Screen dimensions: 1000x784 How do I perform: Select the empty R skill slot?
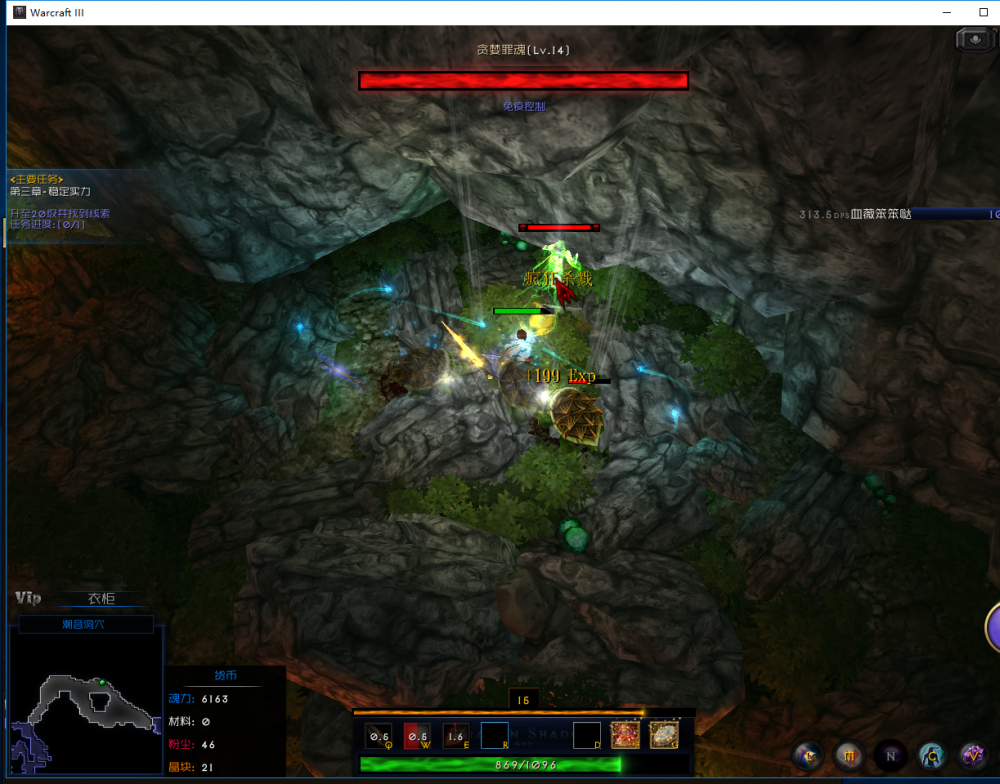(x=494, y=736)
